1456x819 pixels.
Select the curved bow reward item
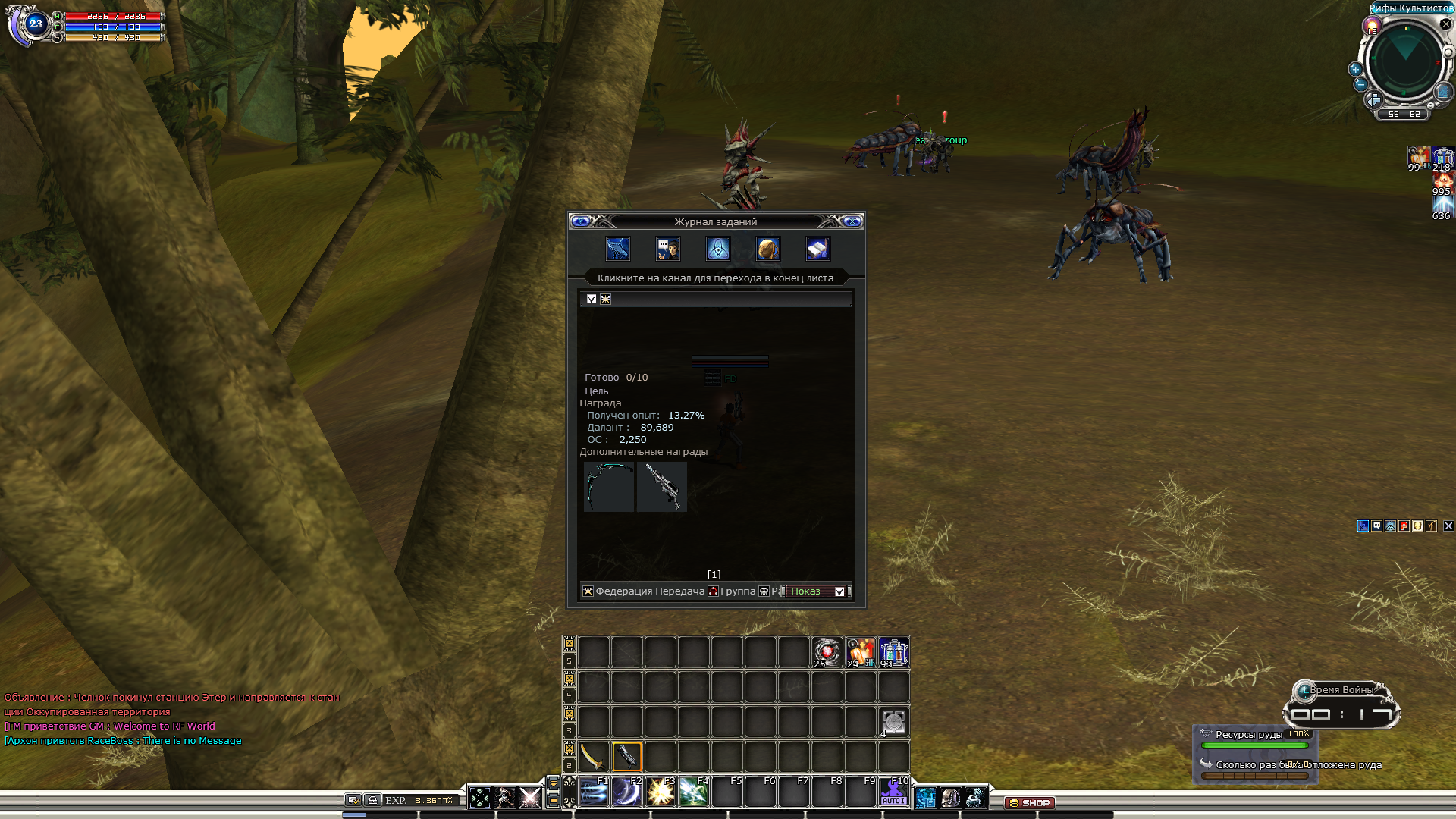[x=609, y=487]
